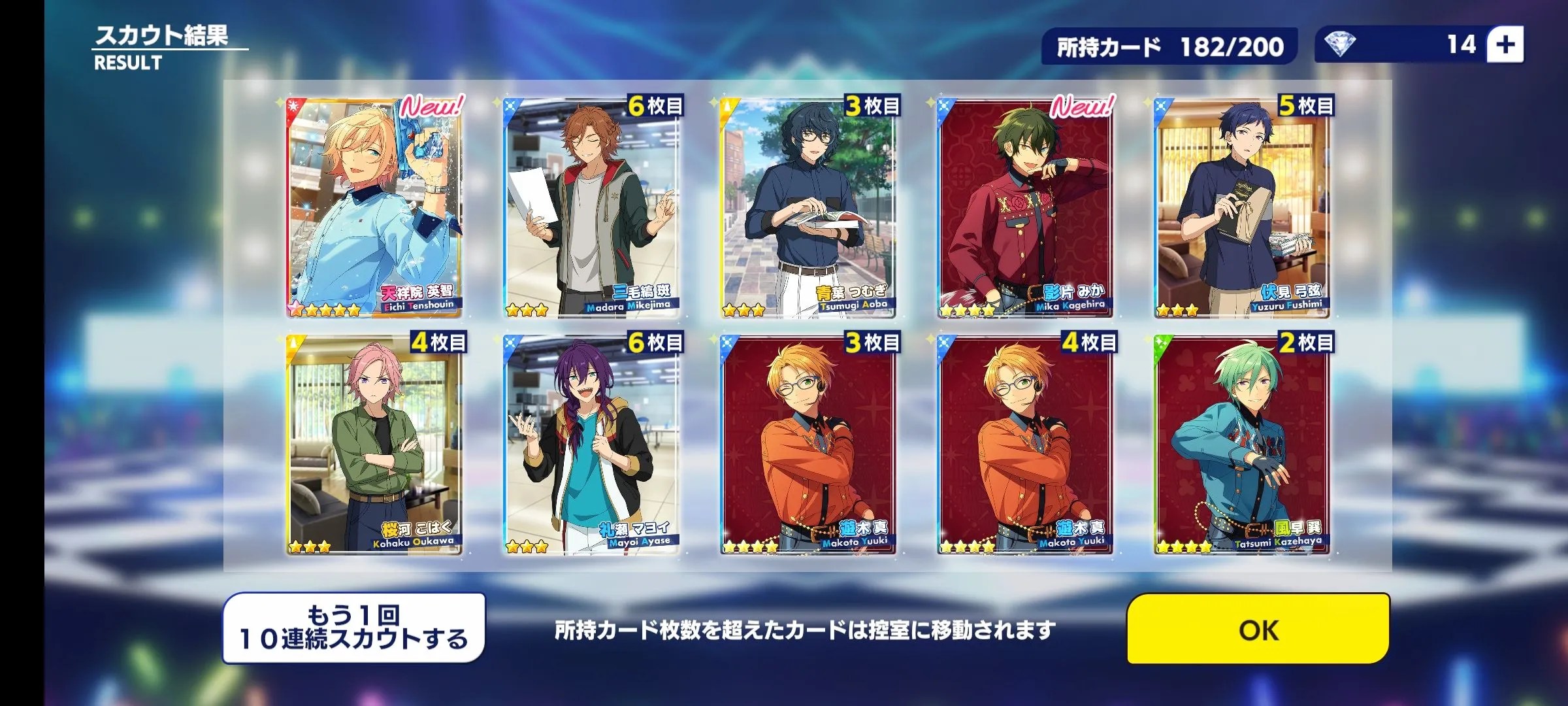Pick the Makoto Yuuki card marked 3枚目
This screenshot has height=706, width=1568.
point(808,445)
